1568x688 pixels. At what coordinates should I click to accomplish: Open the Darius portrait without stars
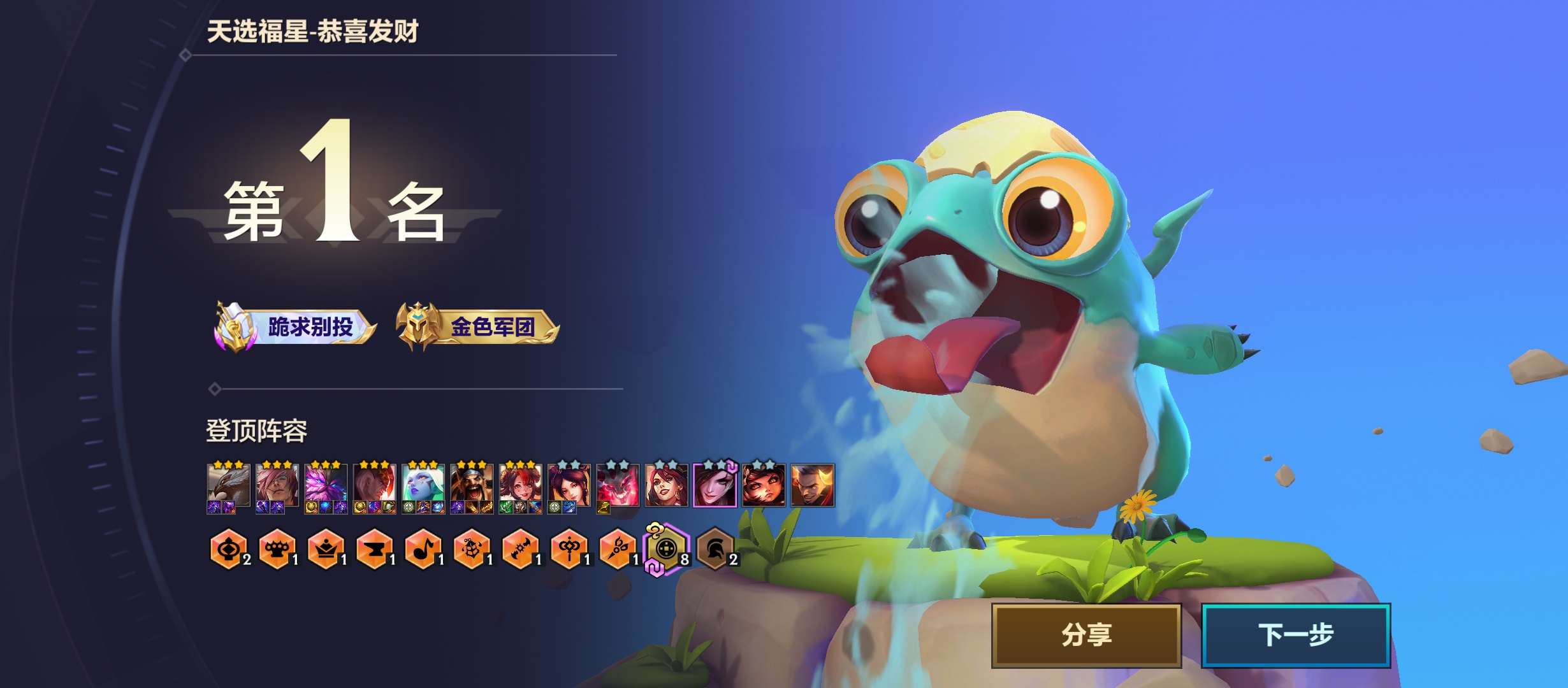click(812, 485)
